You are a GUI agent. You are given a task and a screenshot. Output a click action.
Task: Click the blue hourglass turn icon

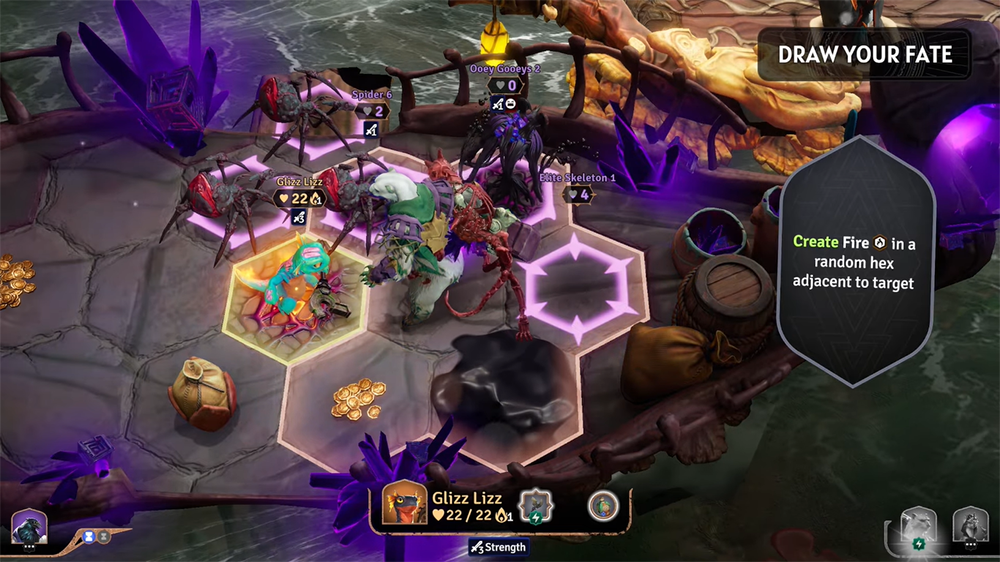(x=89, y=536)
